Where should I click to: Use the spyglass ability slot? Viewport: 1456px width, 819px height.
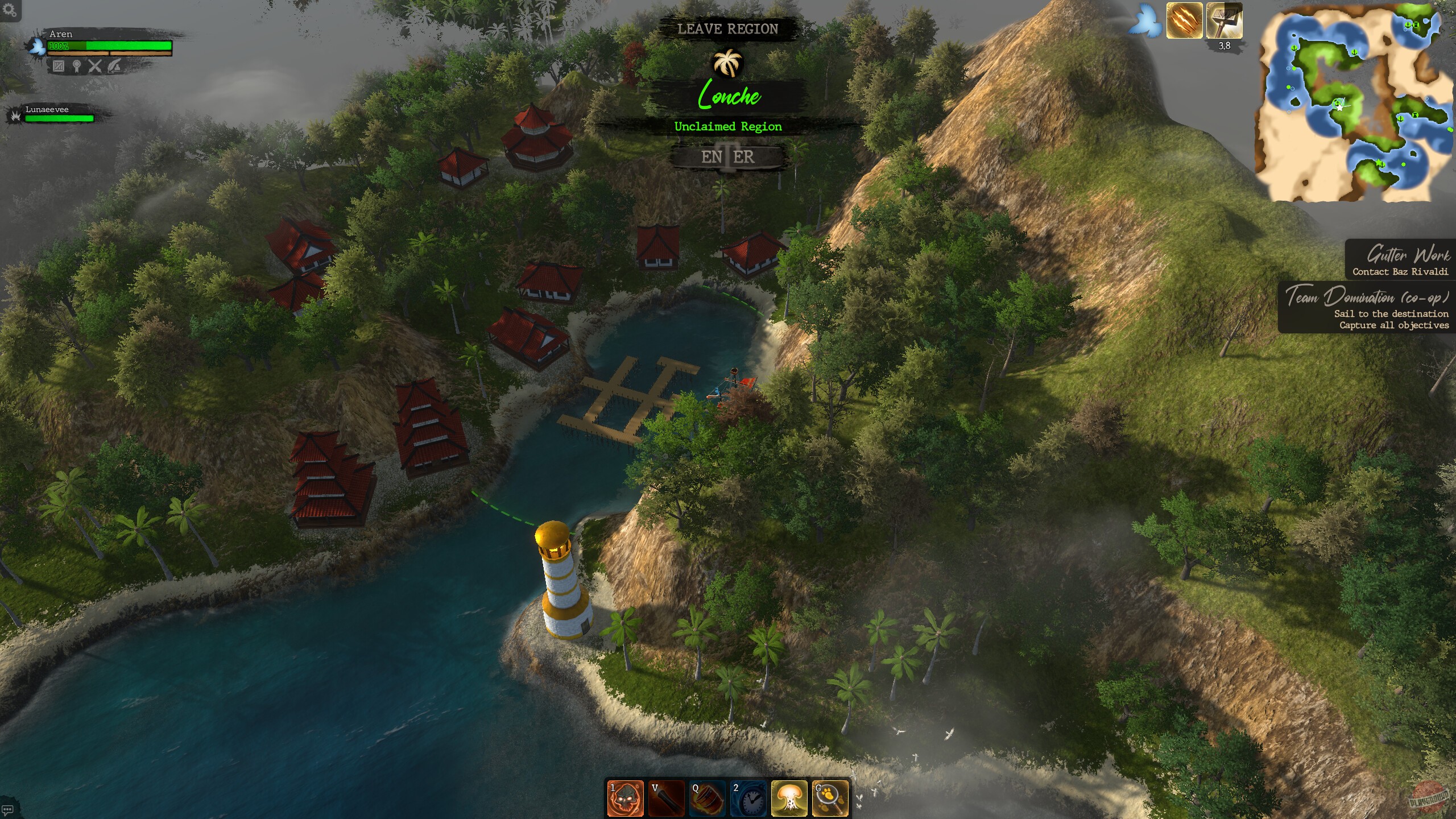(x=667, y=798)
